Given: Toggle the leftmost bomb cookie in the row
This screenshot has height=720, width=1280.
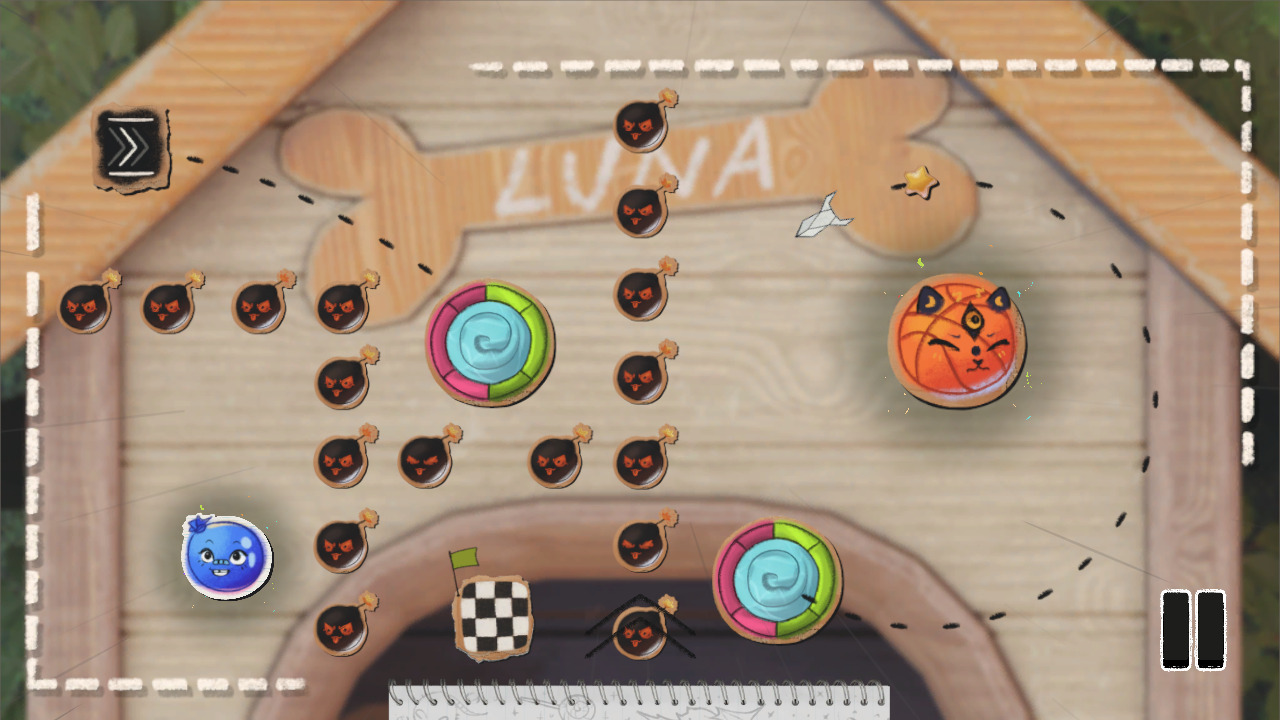Looking at the screenshot, I should [x=85, y=305].
